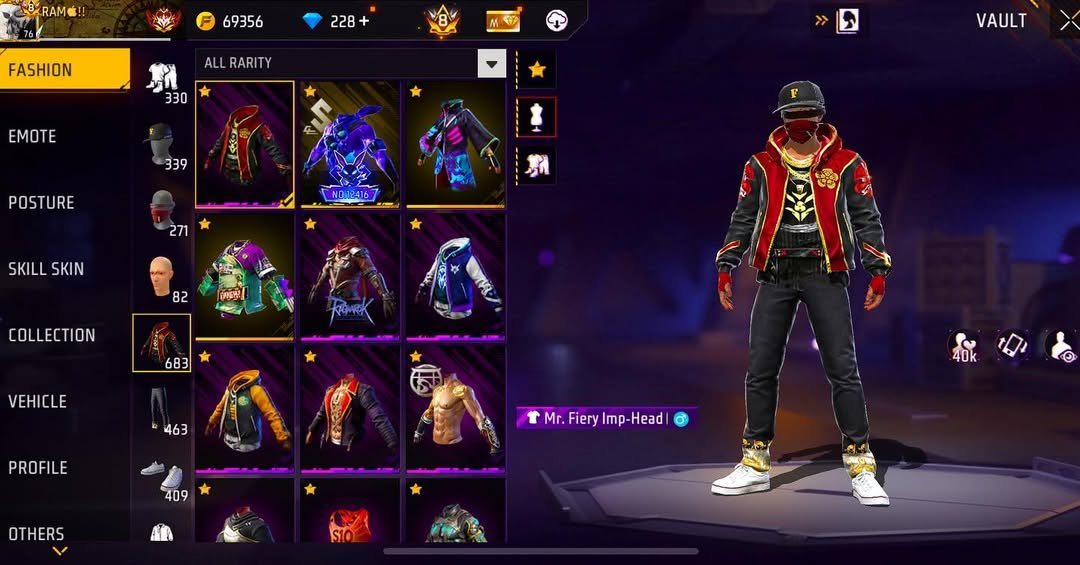
Task: Select the mannequin outfit view icon
Action: (537, 117)
